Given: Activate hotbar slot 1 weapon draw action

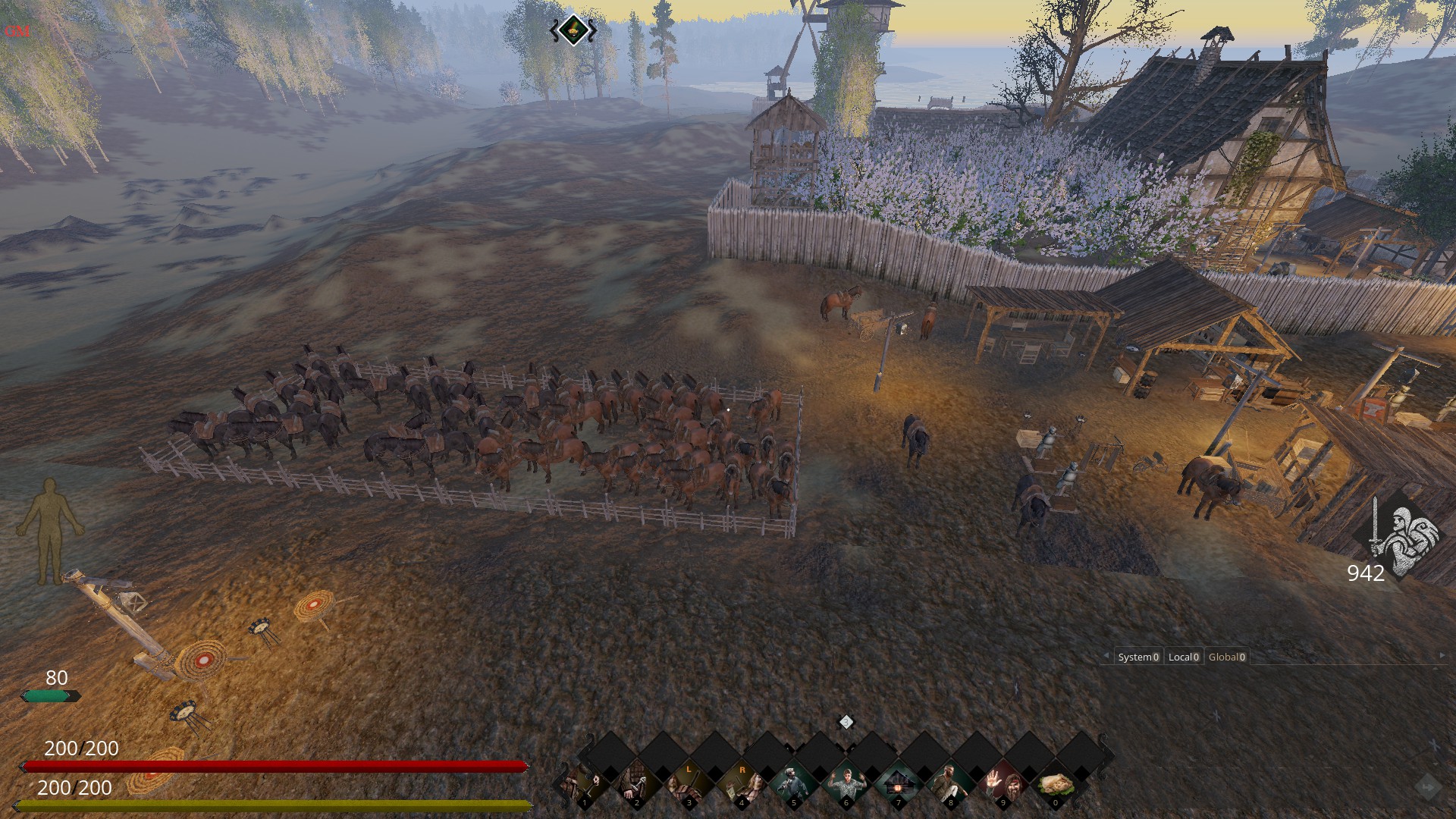Looking at the screenshot, I should (x=585, y=785).
